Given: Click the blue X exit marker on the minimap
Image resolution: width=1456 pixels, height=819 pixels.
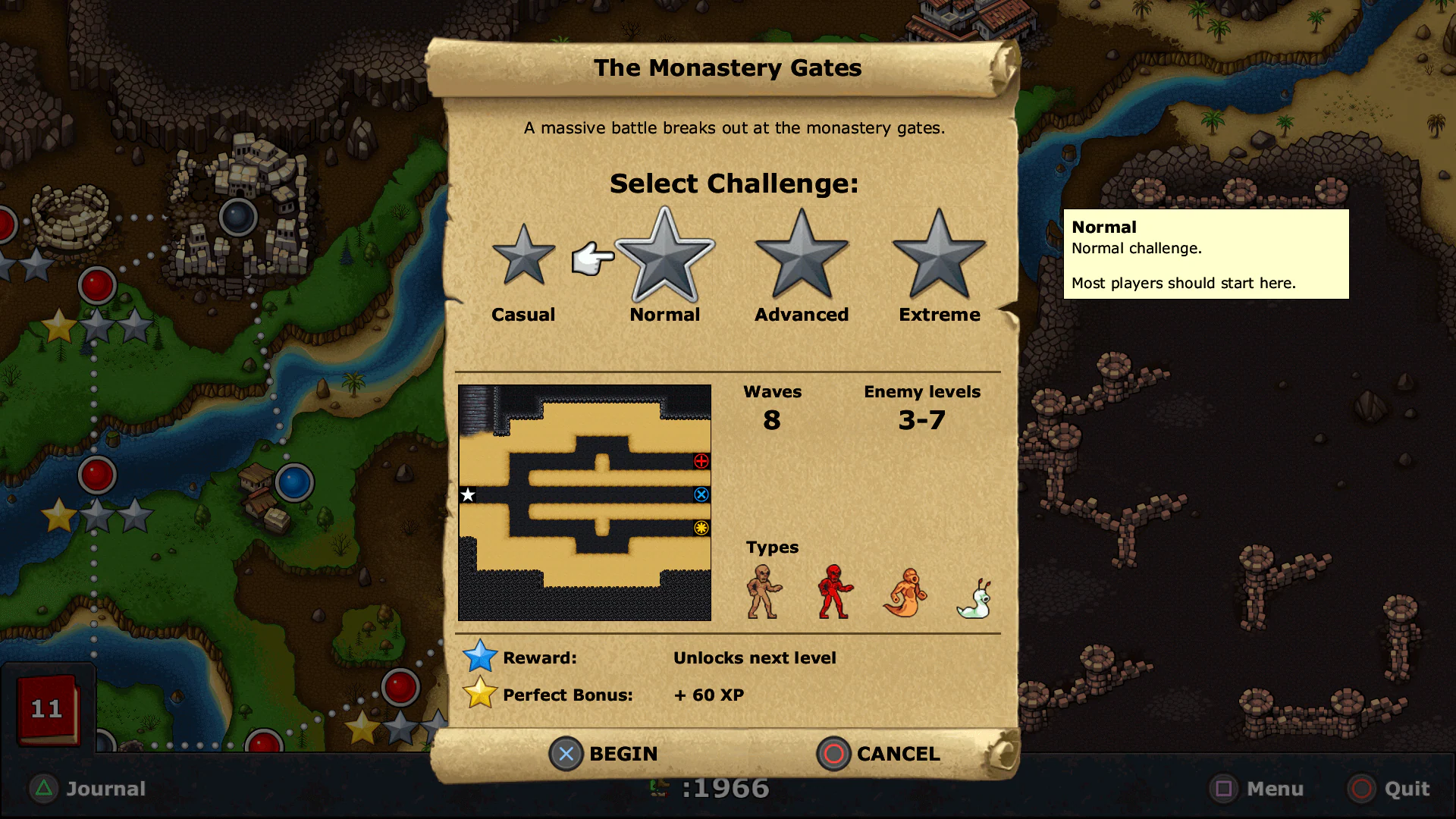Looking at the screenshot, I should coord(699,494).
